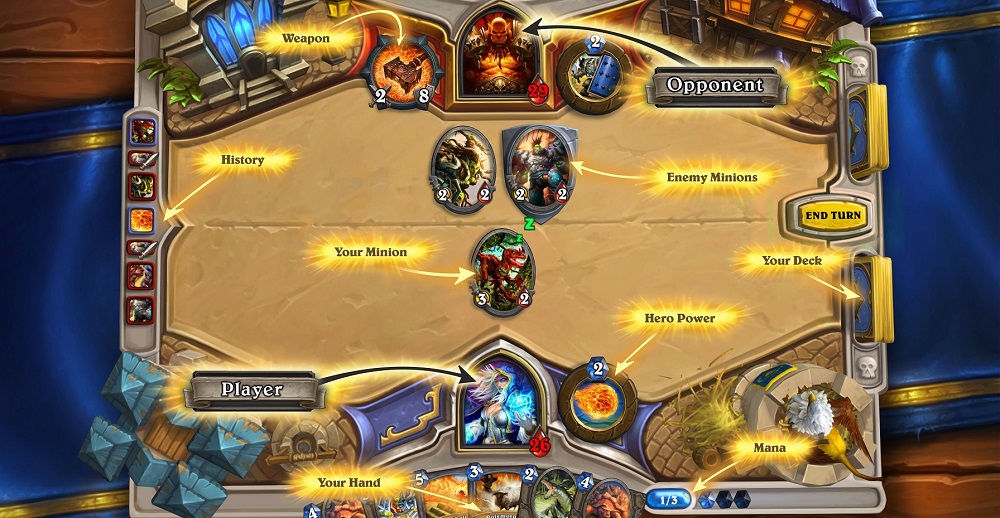The width and height of the screenshot is (1000, 518).
Task: View the top entry in the history bar
Action: click(x=140, y=130)
